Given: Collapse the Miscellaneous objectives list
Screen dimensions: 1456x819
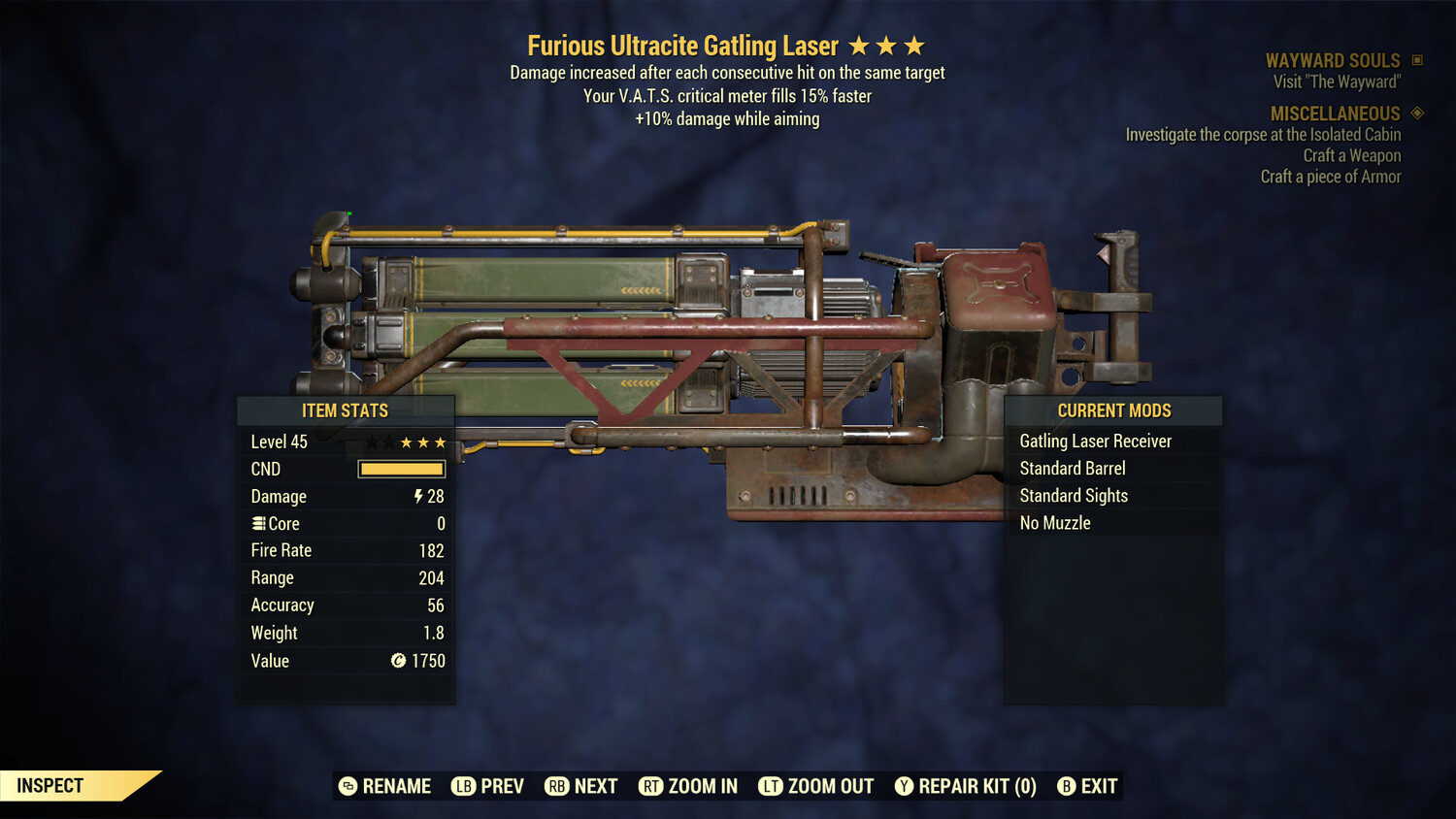Looking at the screenshot, I should [1335, 113].
